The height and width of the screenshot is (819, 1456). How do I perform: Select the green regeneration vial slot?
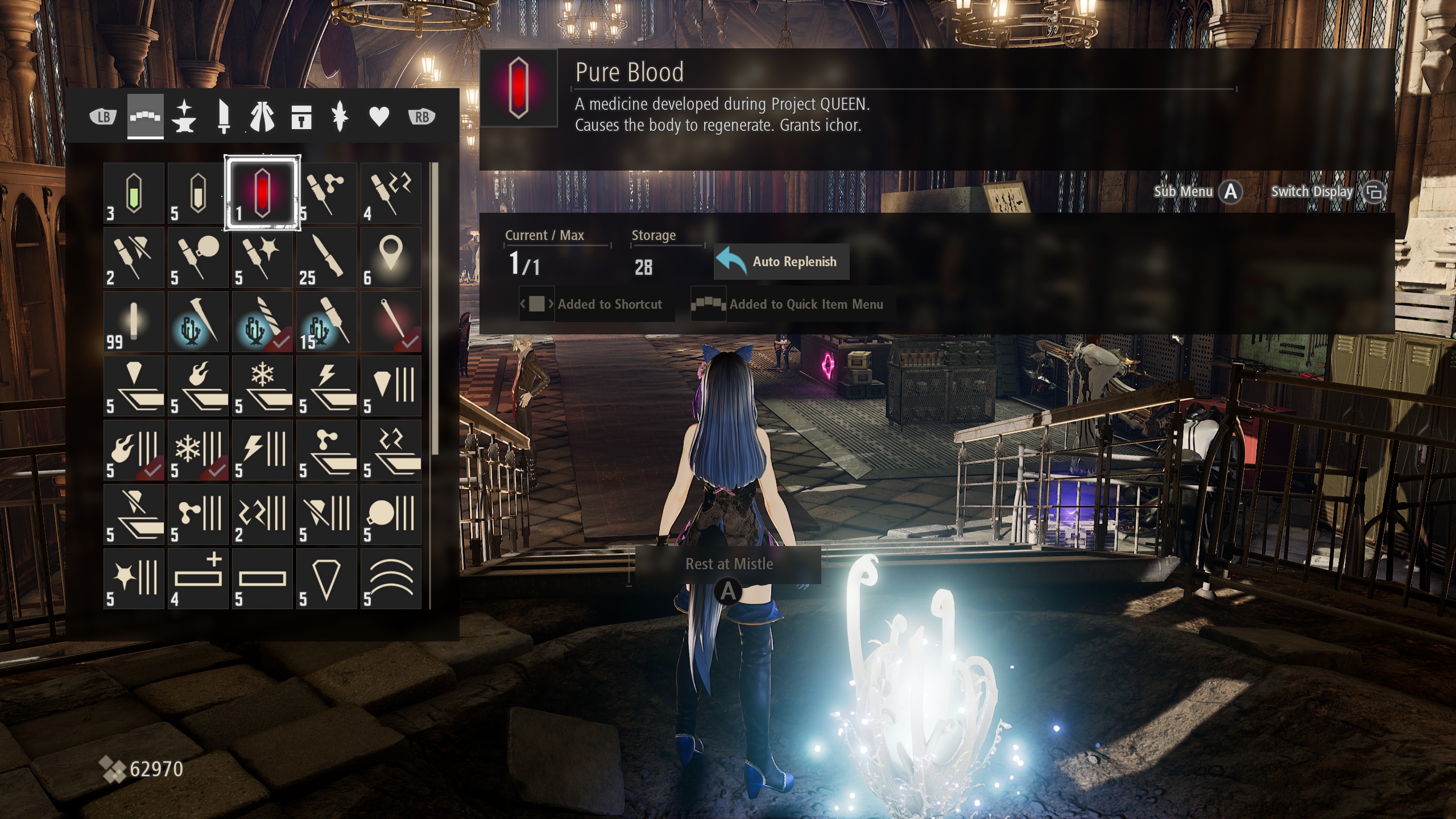(x=134, y=193)
